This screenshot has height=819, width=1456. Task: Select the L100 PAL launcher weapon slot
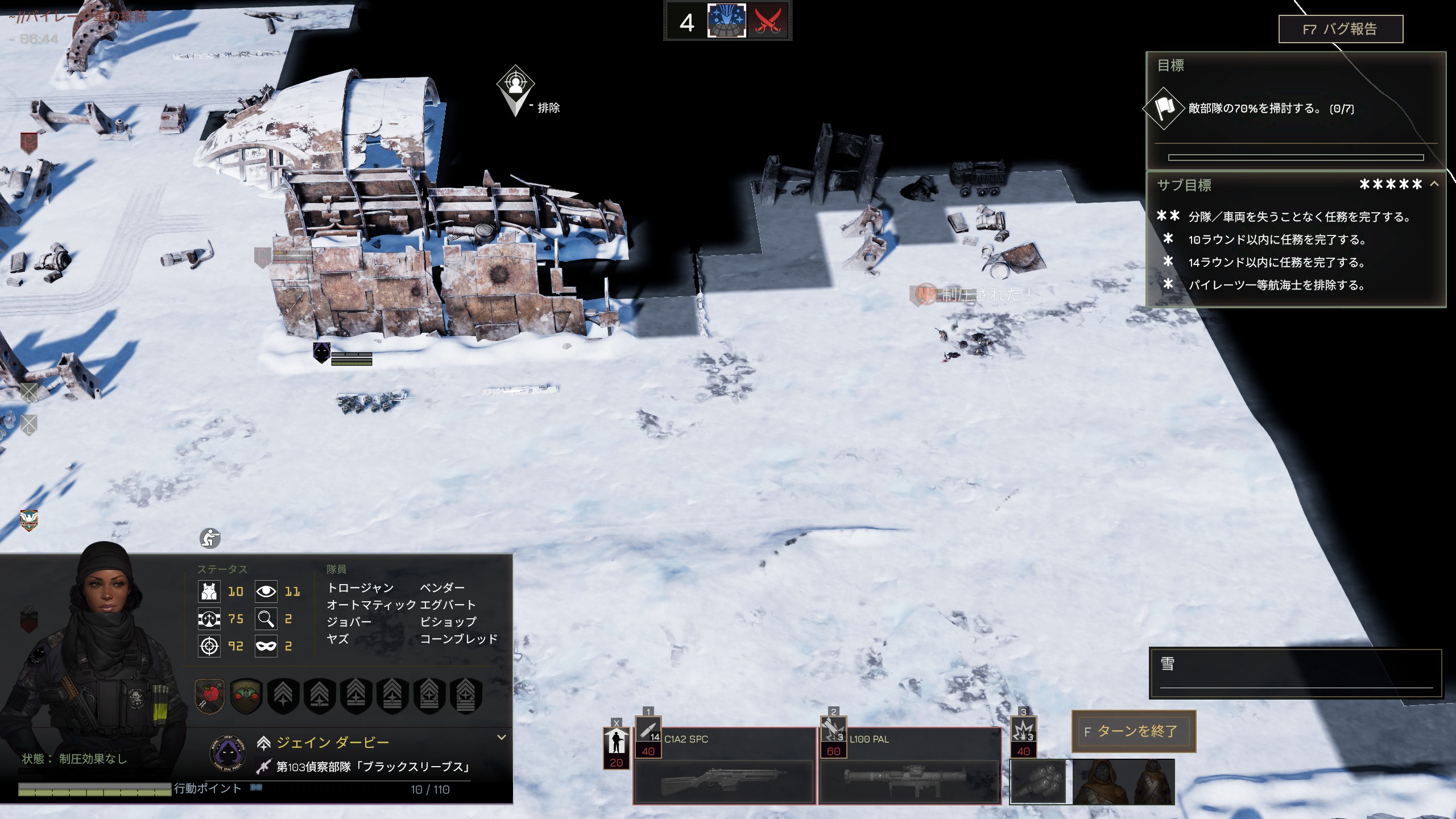(x=909, y=766)
